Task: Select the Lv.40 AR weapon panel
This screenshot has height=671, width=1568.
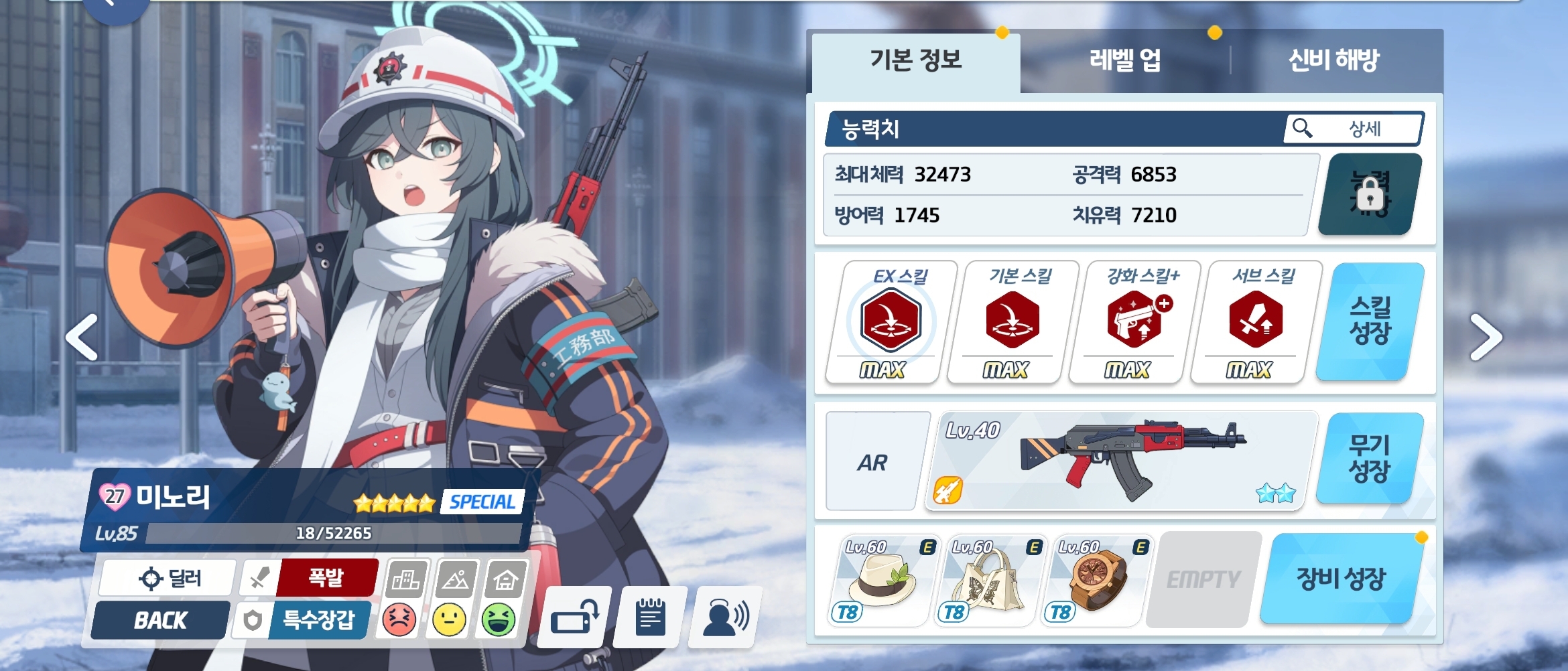Action: [x=1120, y=461]
